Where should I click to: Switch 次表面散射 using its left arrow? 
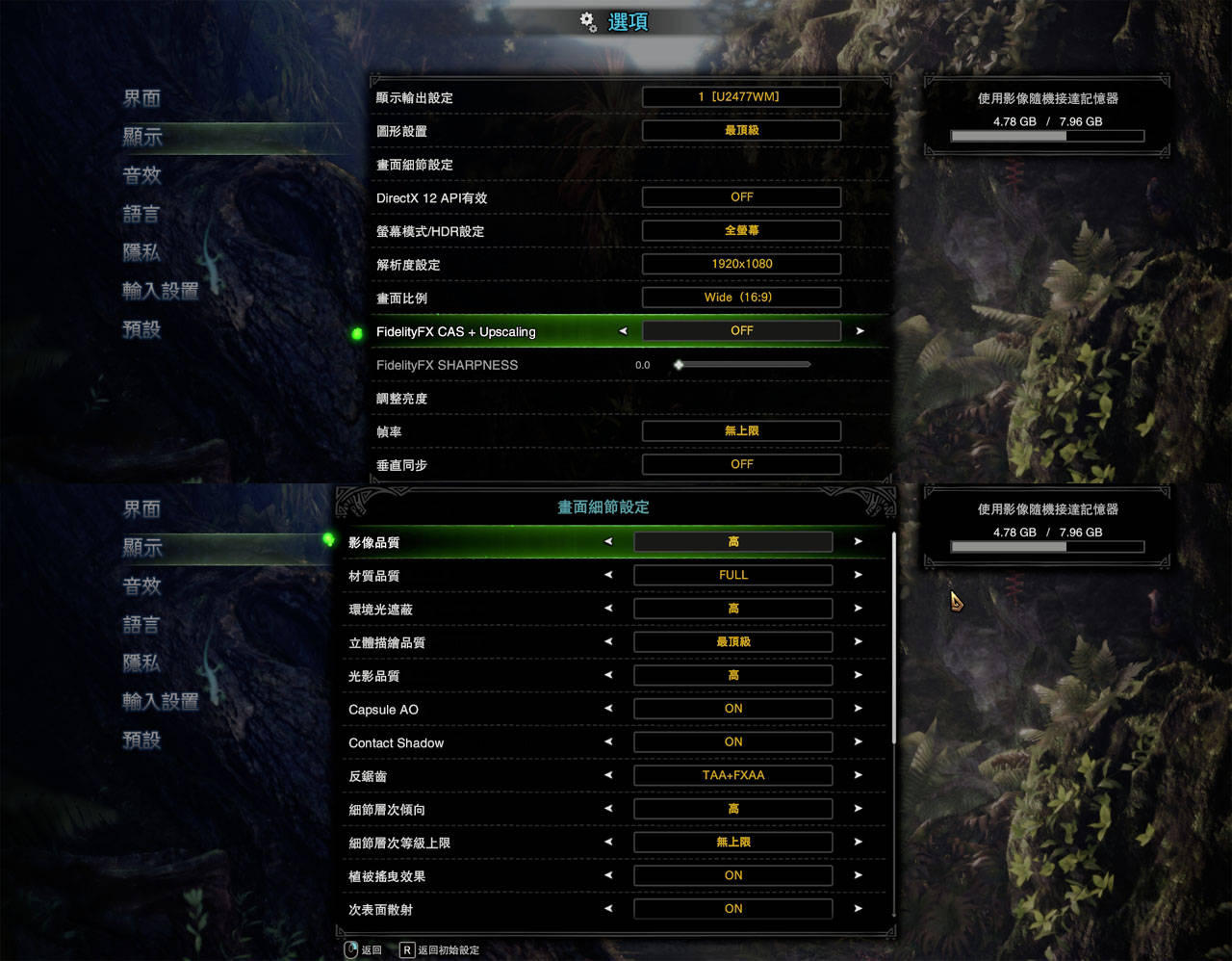coord(608,909)
